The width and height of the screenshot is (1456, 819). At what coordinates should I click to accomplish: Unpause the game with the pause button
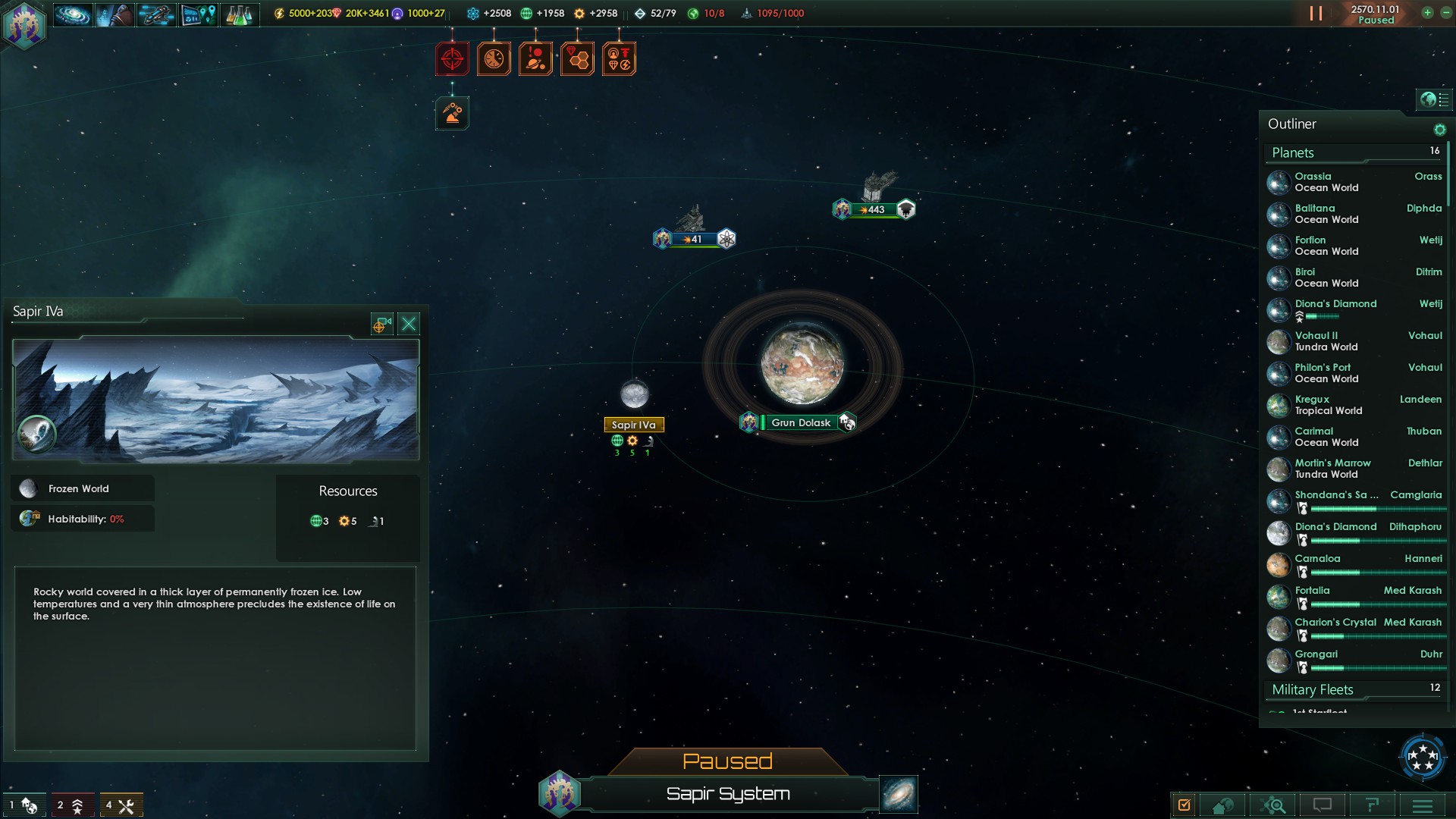click(x=1316, y=13)
